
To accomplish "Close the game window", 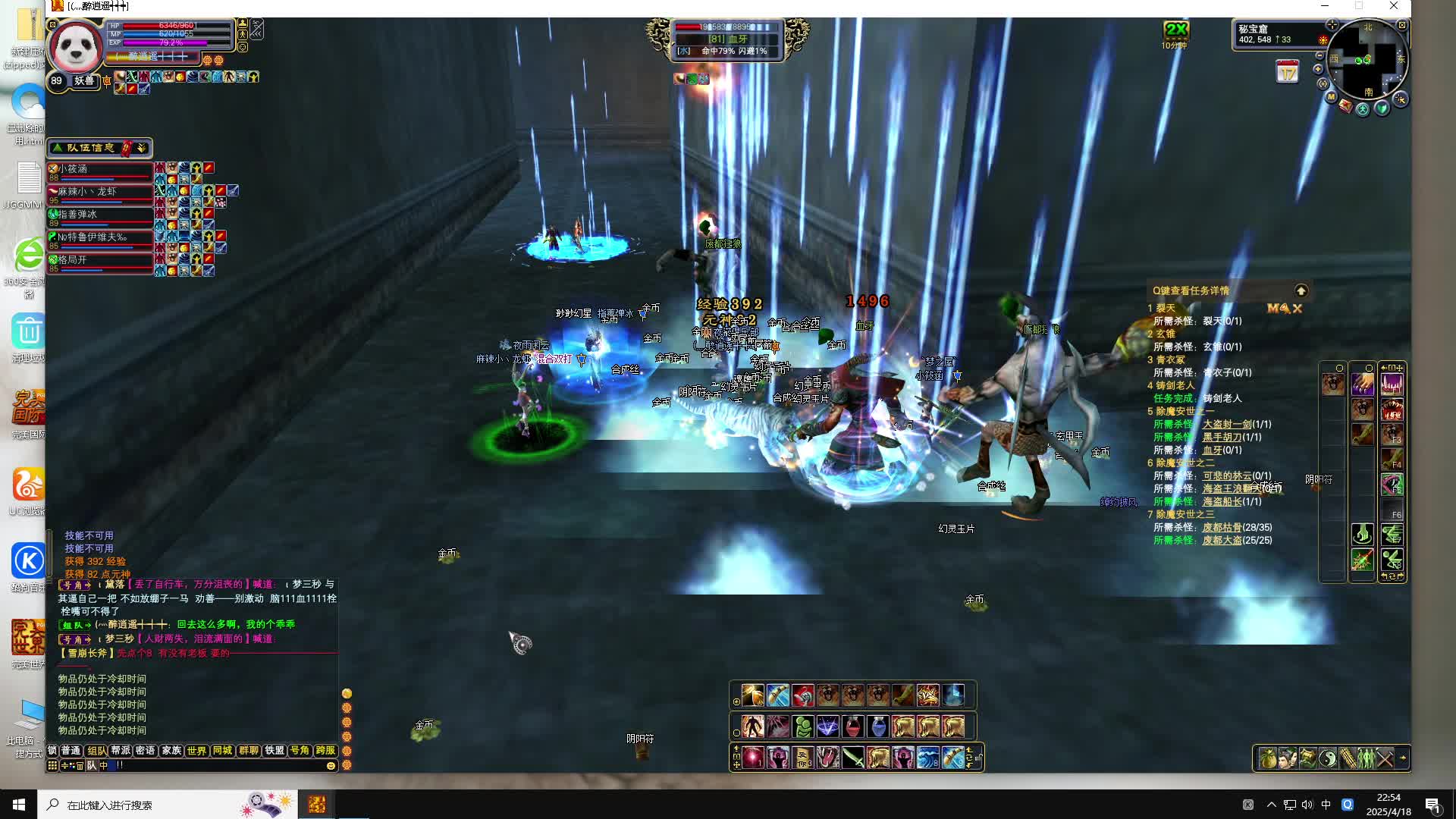I will [x=1394, y=6].
